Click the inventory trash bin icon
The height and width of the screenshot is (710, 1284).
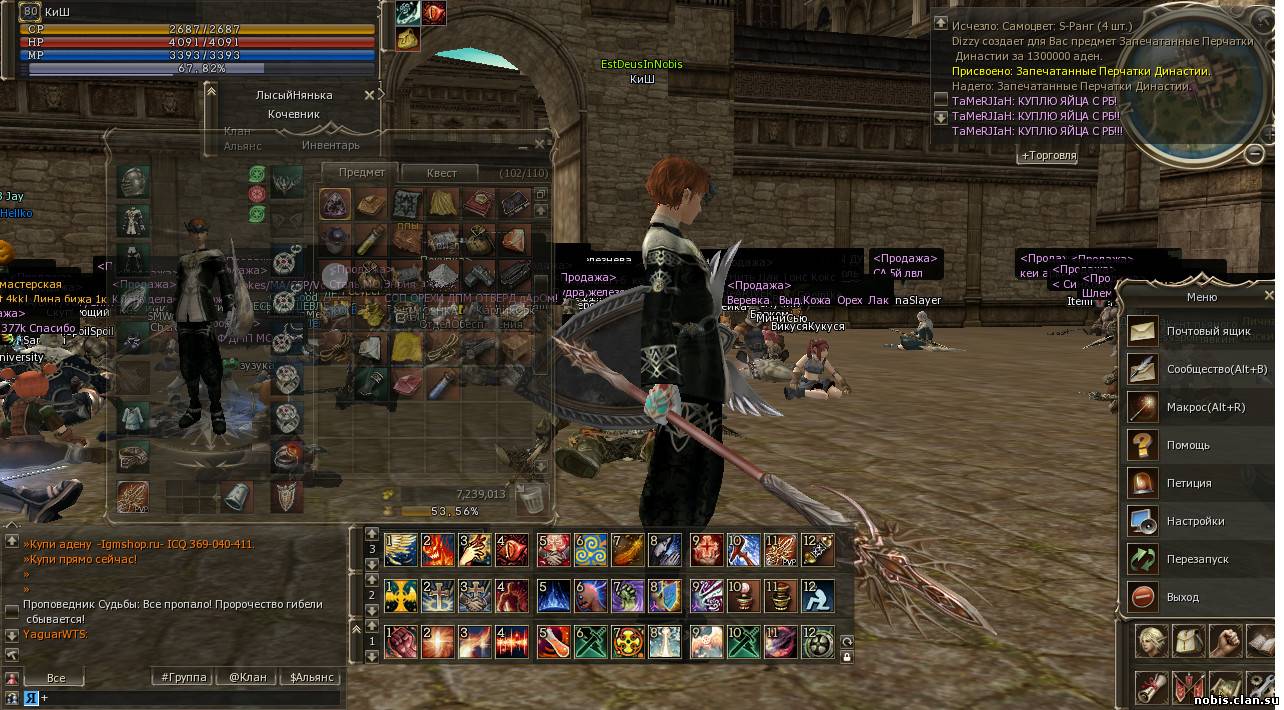pyautogui.click(x=531, y=496)
